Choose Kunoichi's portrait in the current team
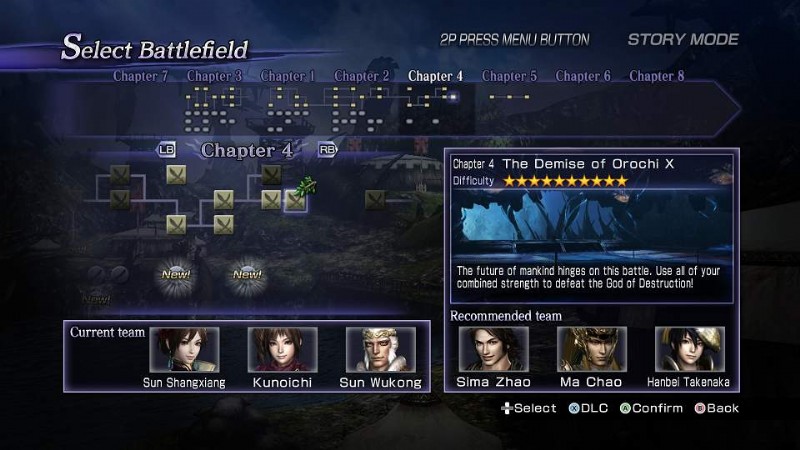 (x=282, y=349)
